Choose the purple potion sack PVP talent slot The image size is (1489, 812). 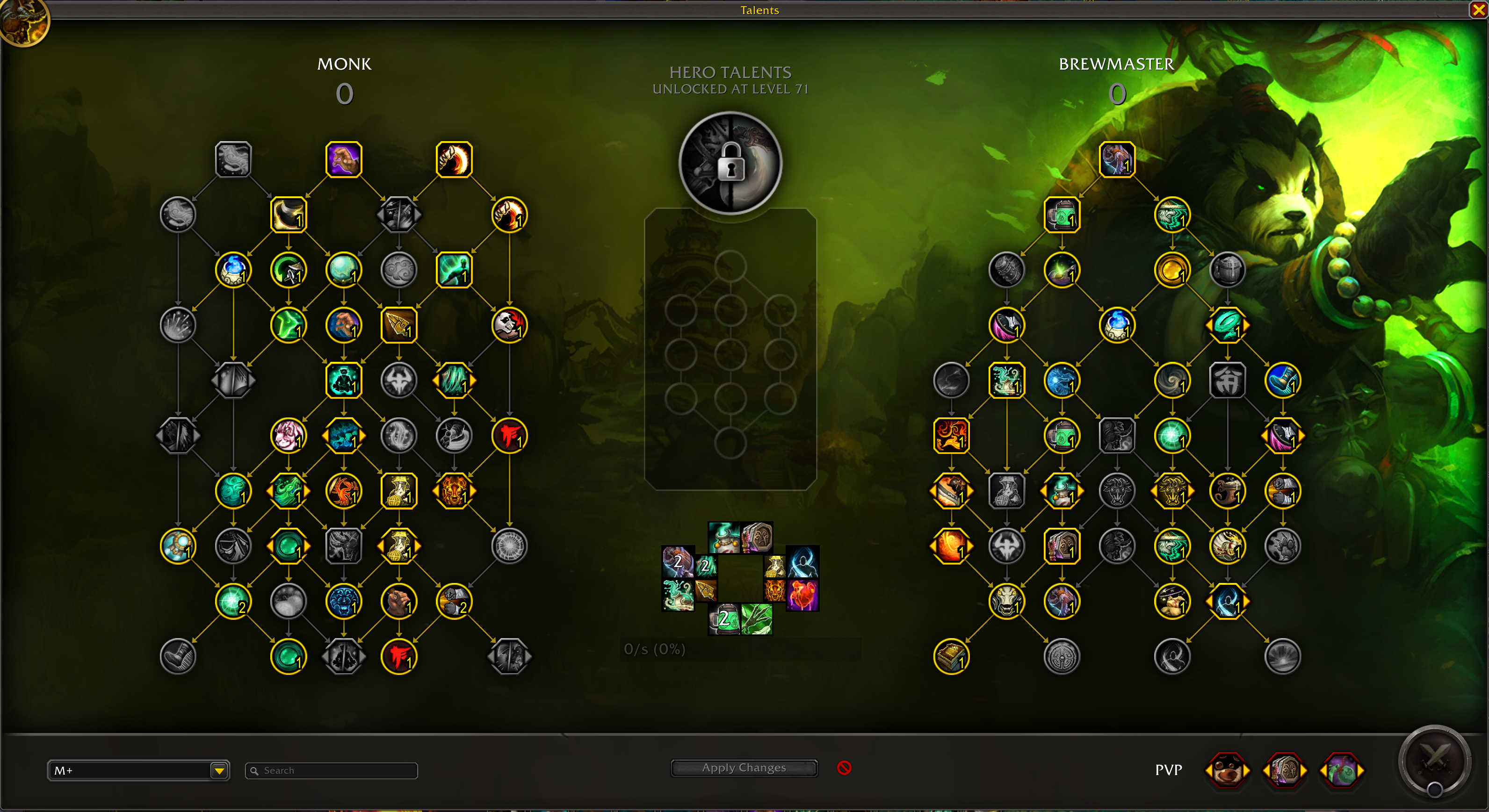point(1342,770)
